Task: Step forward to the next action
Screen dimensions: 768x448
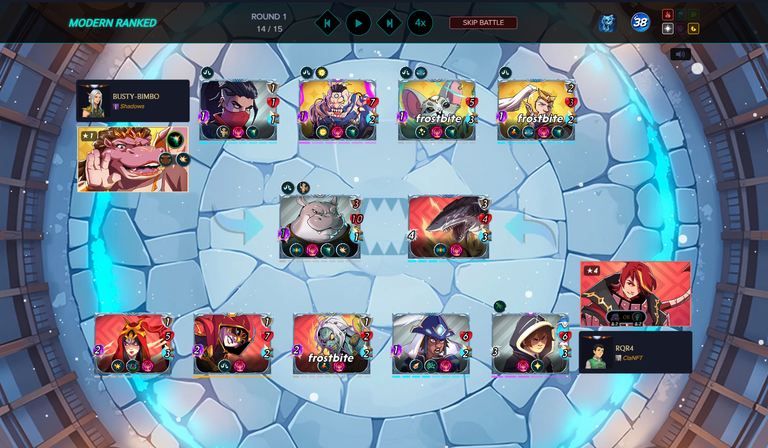Action: 389,22
